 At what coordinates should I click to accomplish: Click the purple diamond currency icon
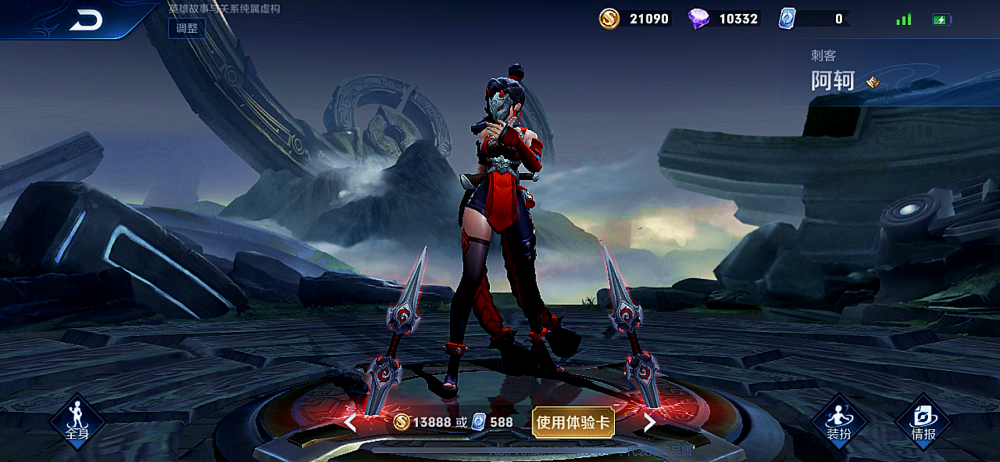[x=699, y=19]
